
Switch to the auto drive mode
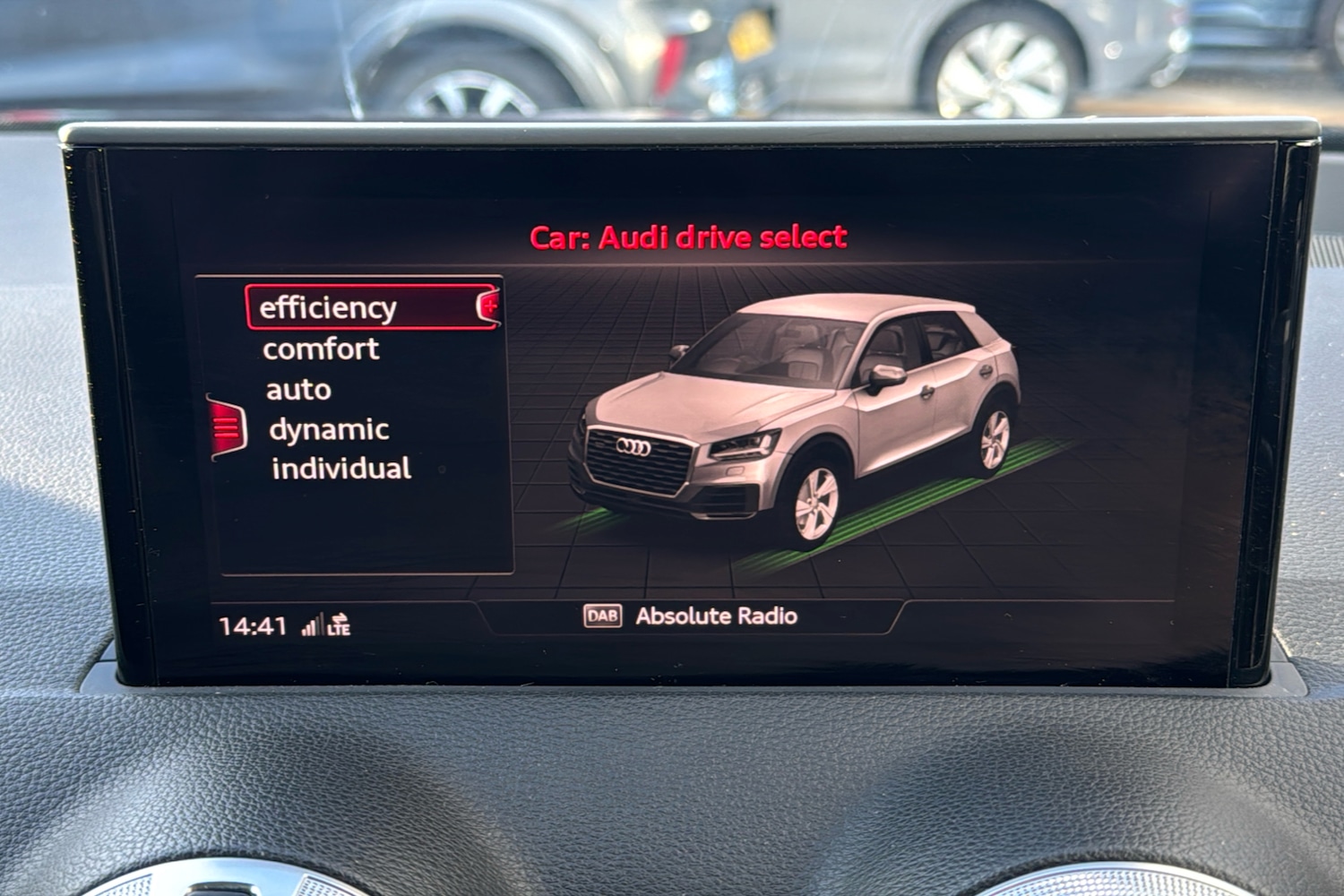tap(297, 389)
